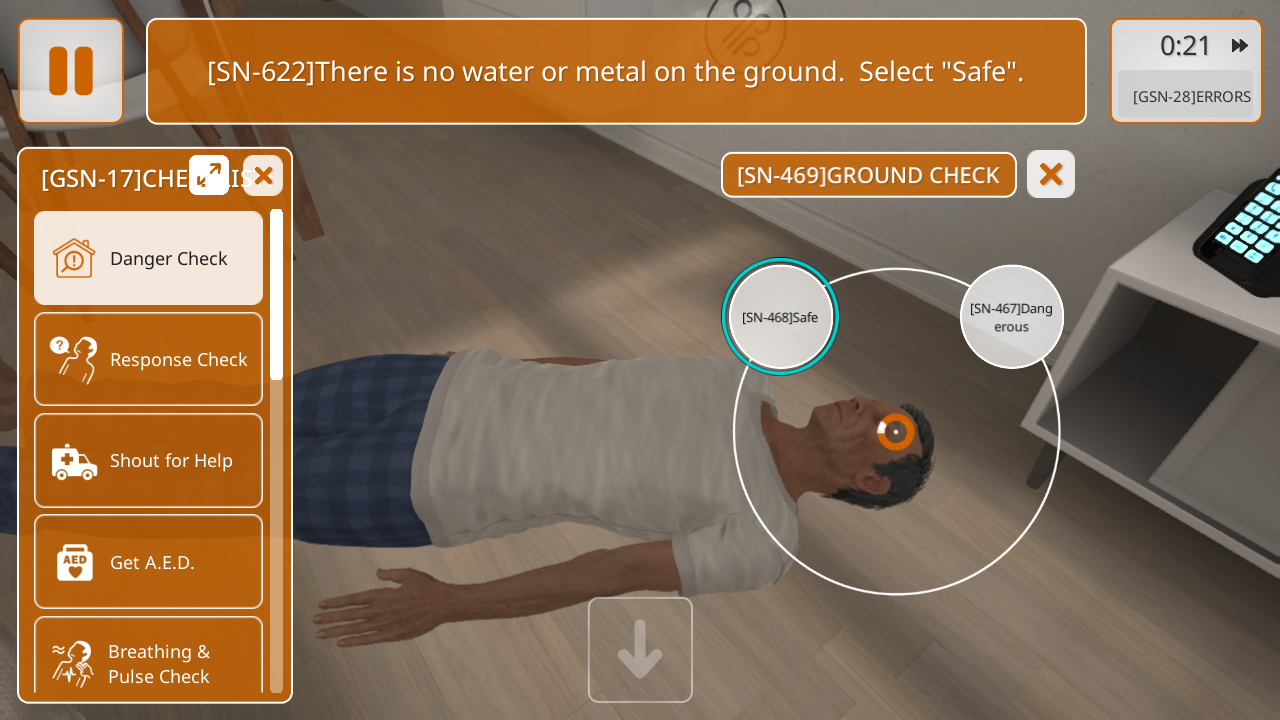Click the fast-forward arrows next to the timer

click(1240, 45)
